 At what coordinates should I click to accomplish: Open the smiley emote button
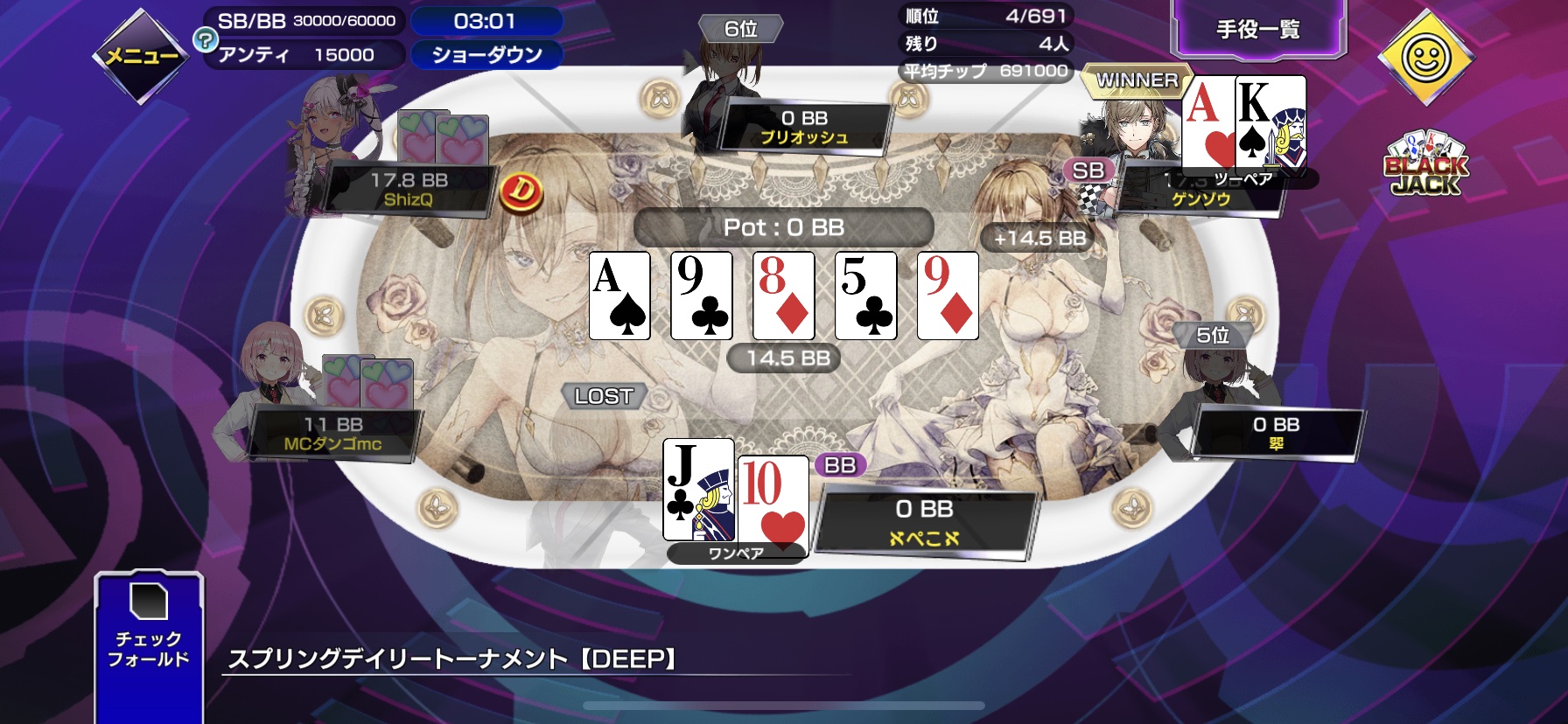[1425, 58]
